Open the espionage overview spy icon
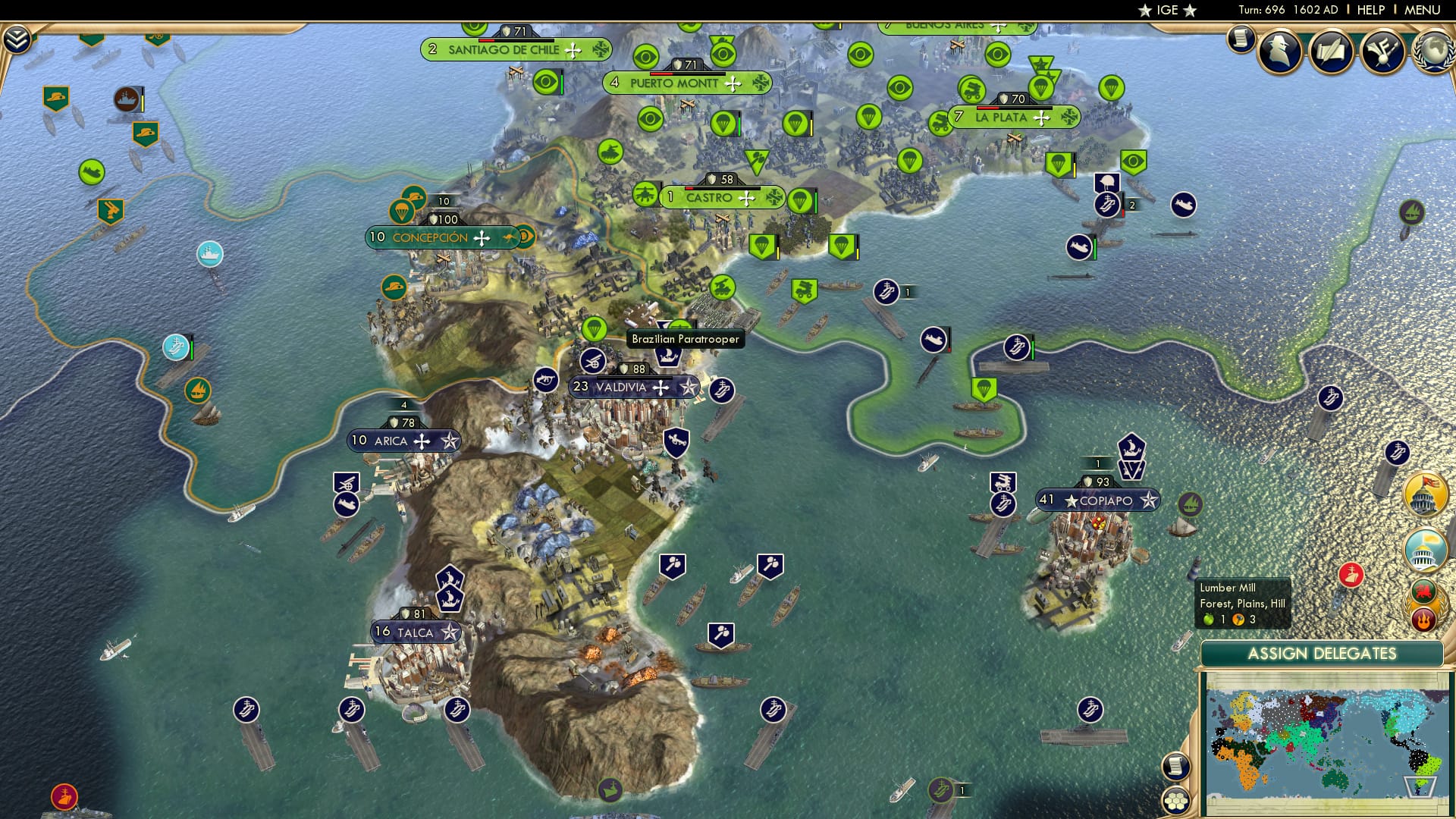This screenshot has height=819, width=1456. [1279, 51]
